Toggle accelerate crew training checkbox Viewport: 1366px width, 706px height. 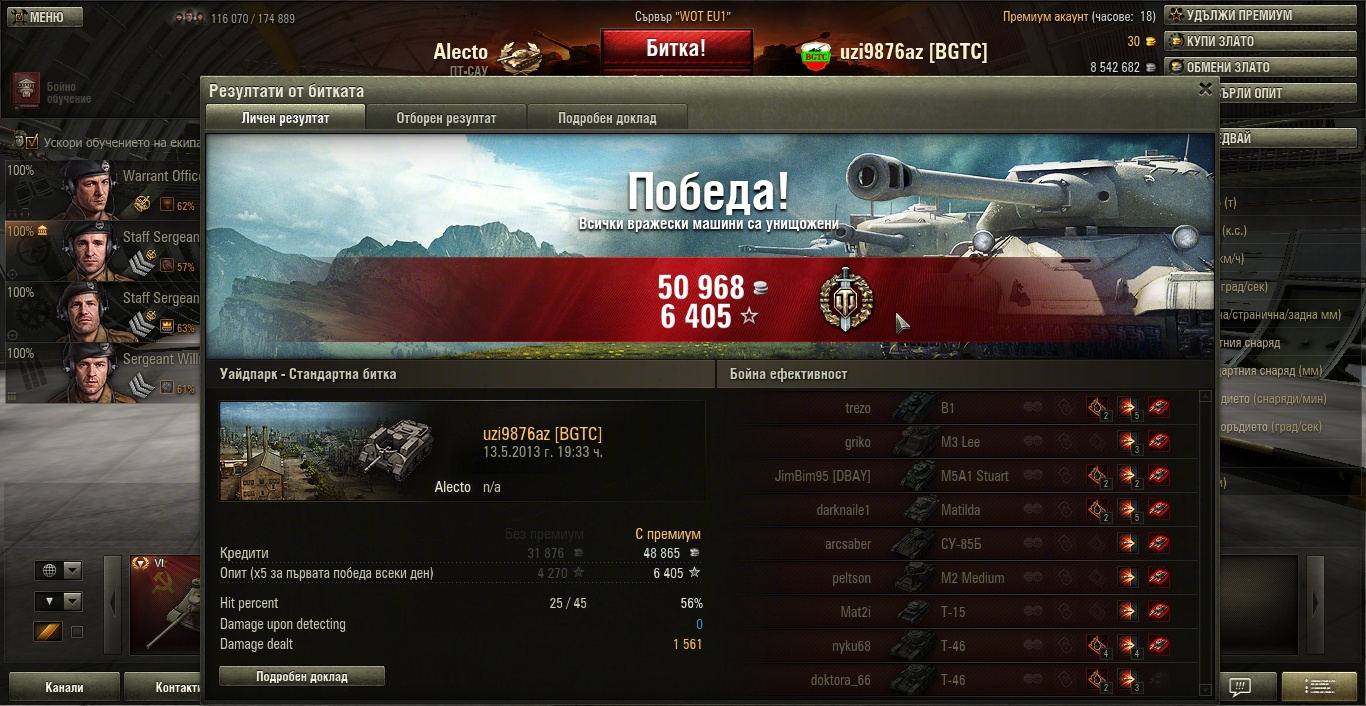tap(31, 142)
